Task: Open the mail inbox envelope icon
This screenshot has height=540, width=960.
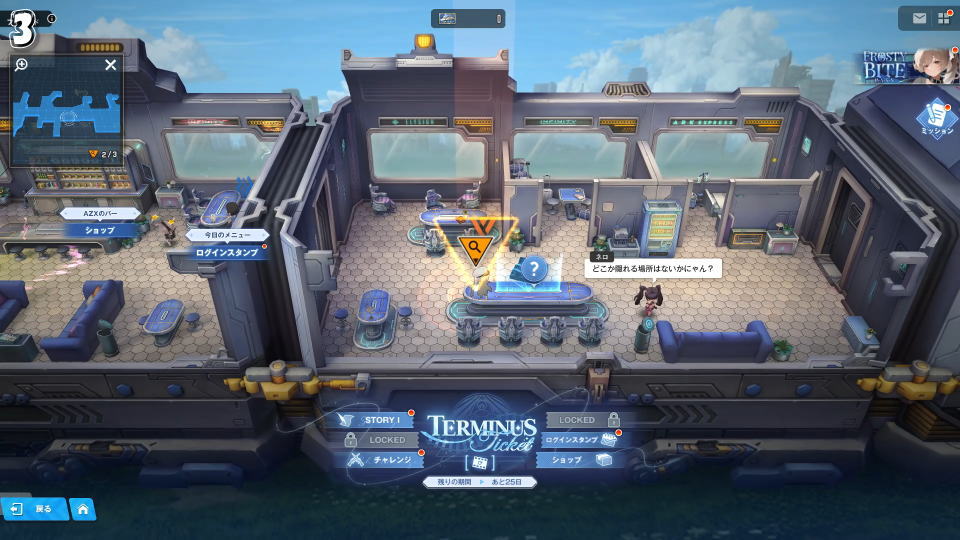Action: click(x=918, y=18)
